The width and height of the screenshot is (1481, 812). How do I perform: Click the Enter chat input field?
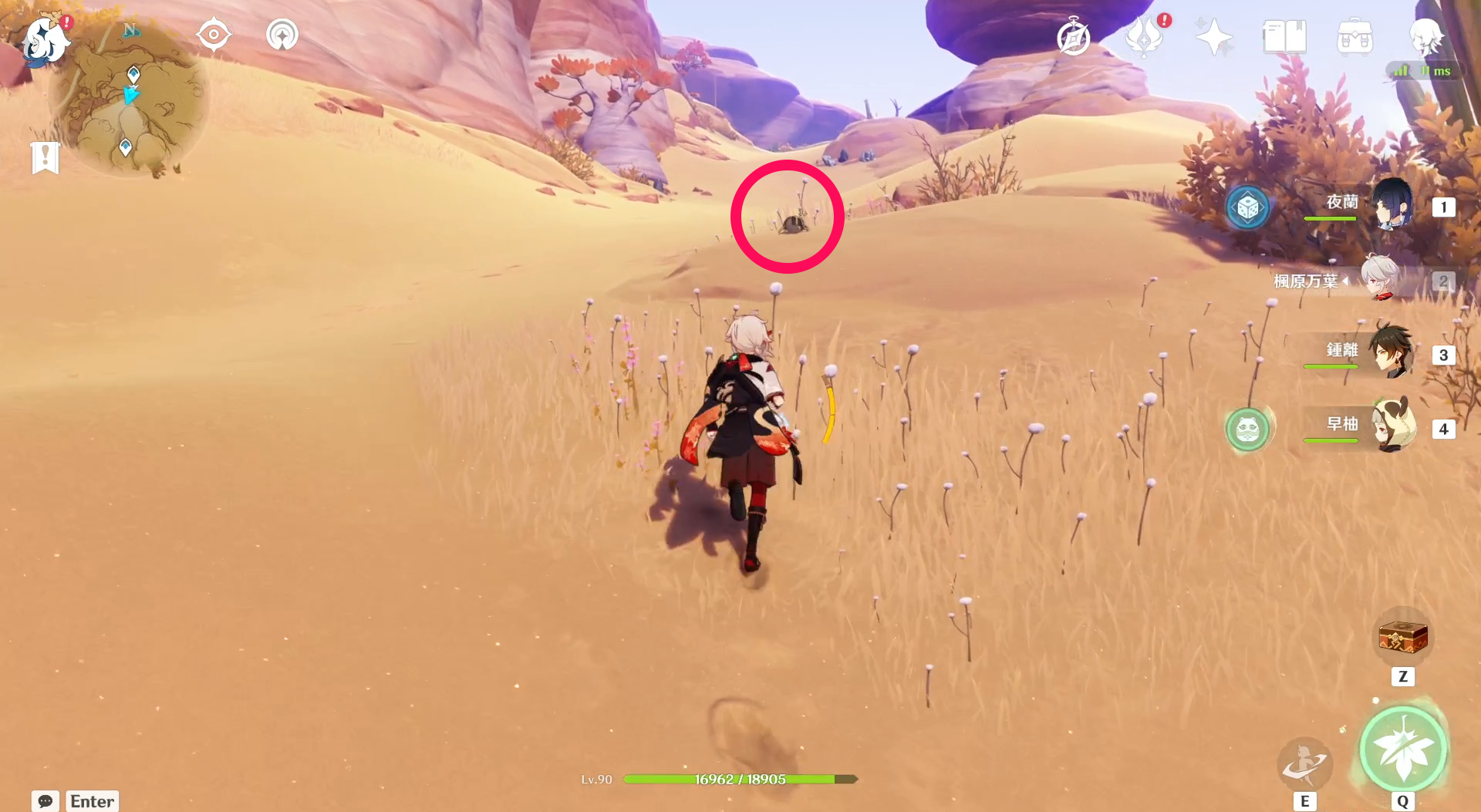point(92,801)
